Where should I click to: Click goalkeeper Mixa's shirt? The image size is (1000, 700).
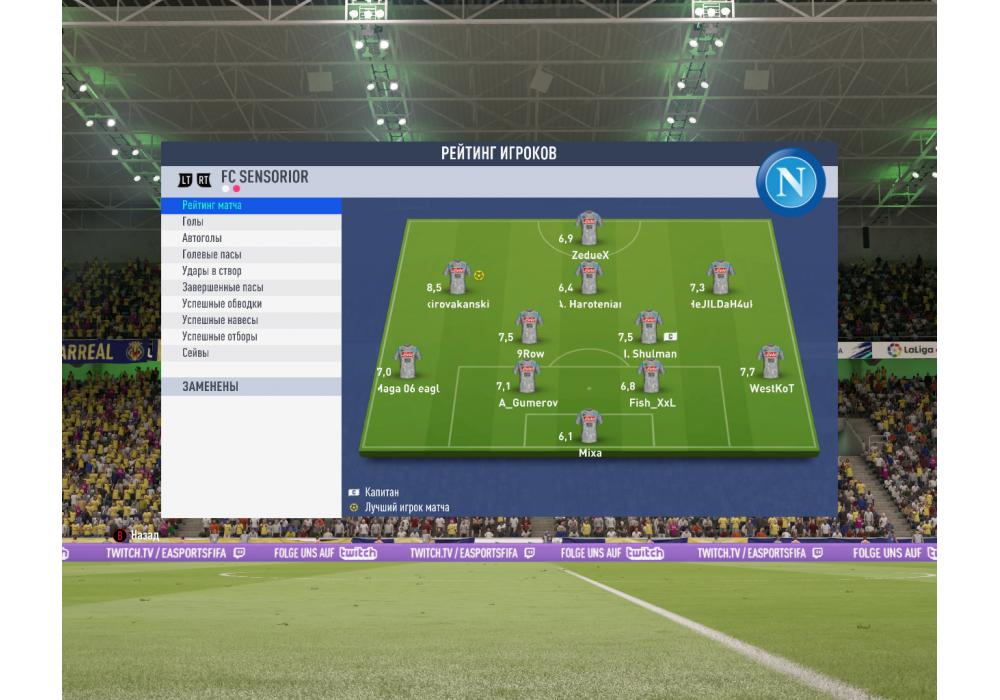tap(589, 426)
